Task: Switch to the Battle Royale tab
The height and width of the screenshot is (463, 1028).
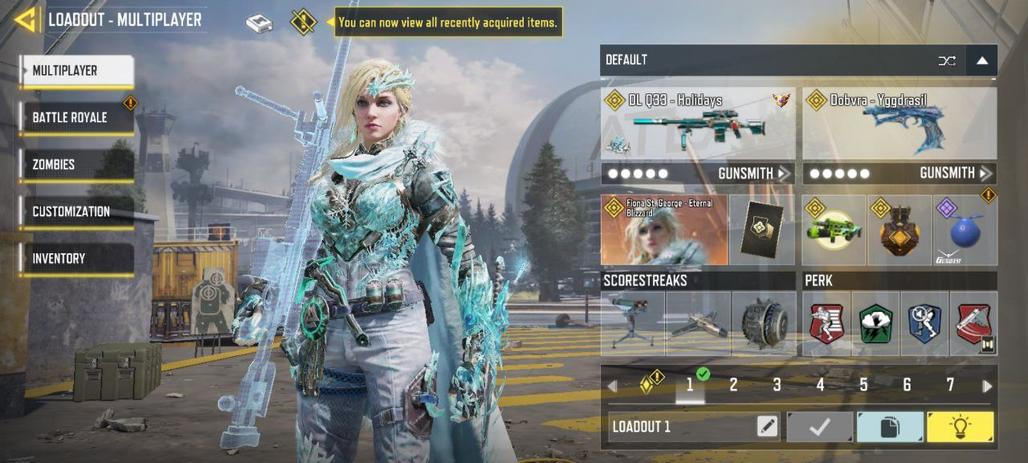Action: tap(77, 118)
